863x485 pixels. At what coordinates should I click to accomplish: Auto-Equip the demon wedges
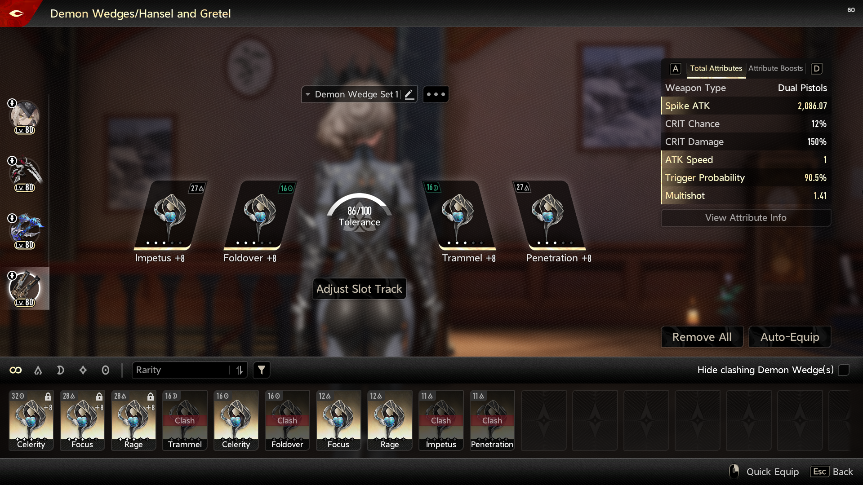pos(789,337)
